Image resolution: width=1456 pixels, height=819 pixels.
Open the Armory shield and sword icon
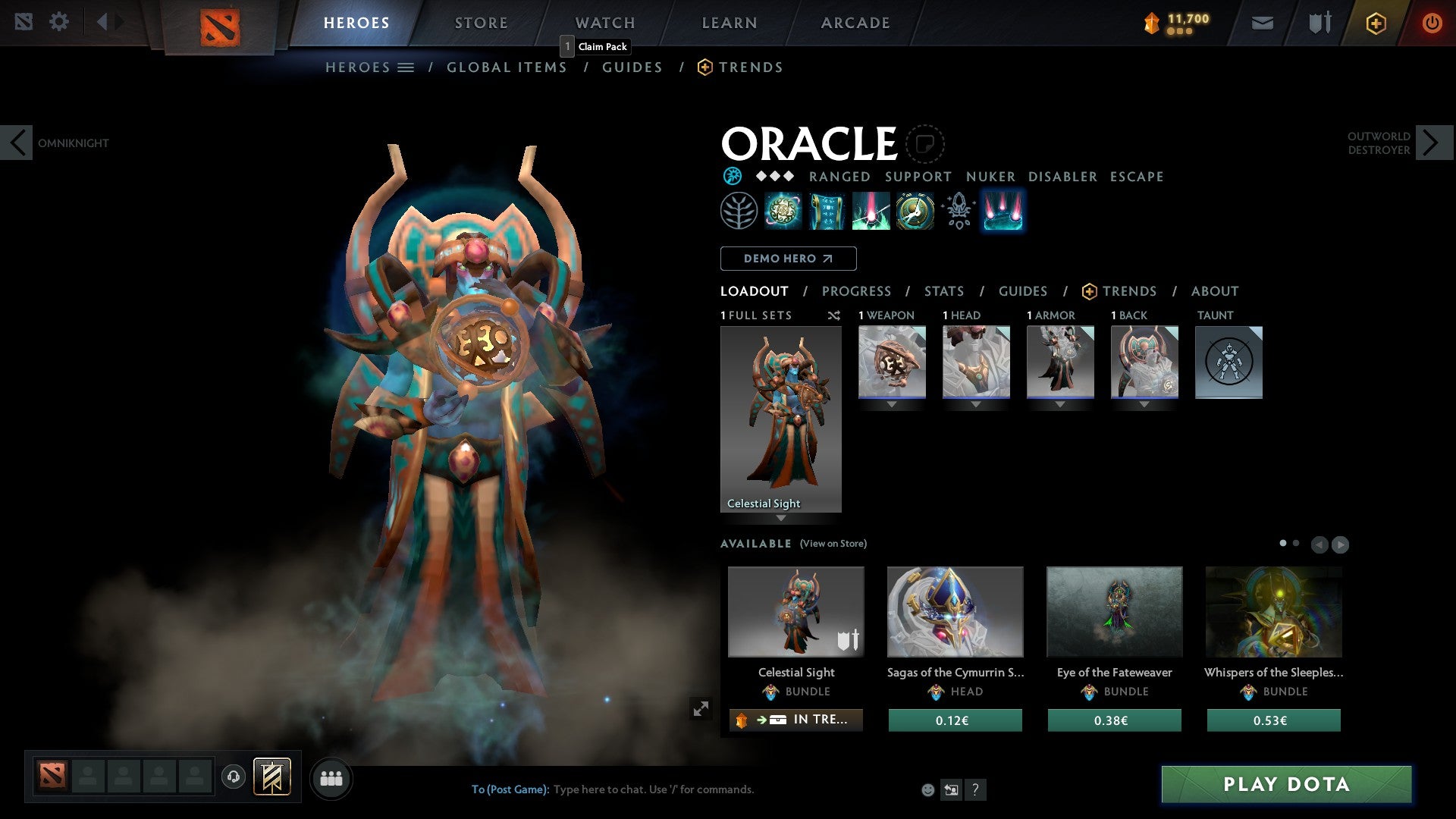[1319, 23]
